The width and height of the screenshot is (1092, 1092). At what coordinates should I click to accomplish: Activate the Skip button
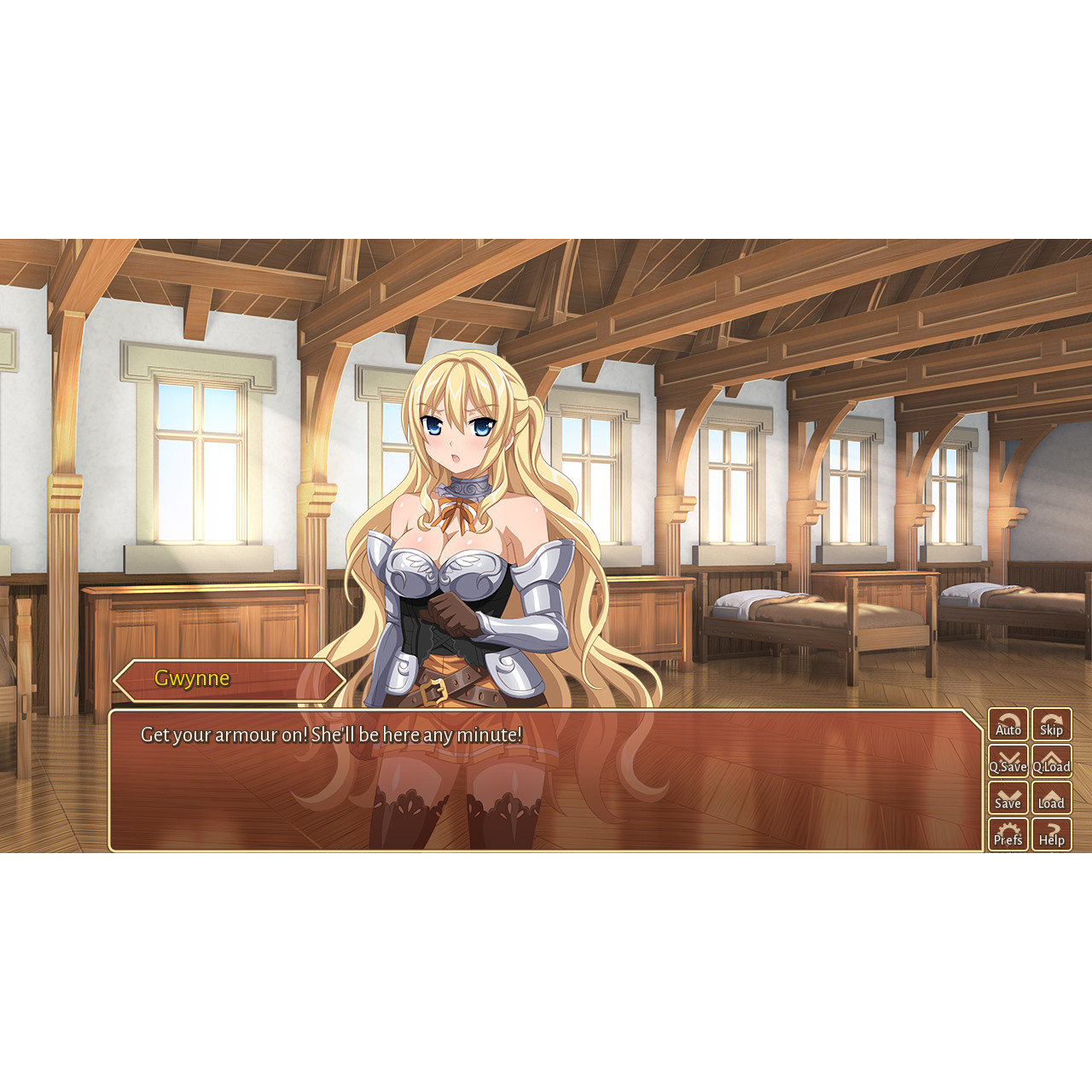tap(1051, 724)
